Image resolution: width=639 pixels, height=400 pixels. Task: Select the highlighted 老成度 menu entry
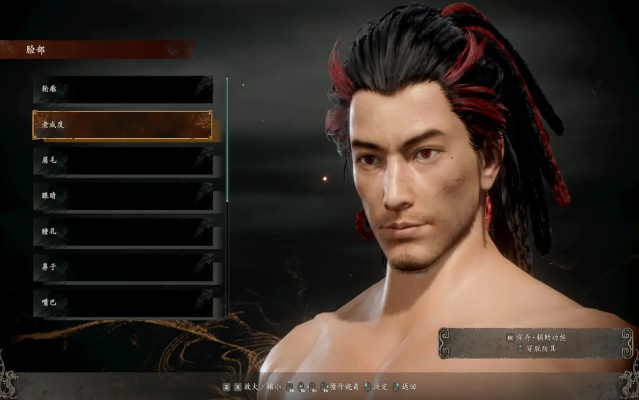click(x=122, y=124)
